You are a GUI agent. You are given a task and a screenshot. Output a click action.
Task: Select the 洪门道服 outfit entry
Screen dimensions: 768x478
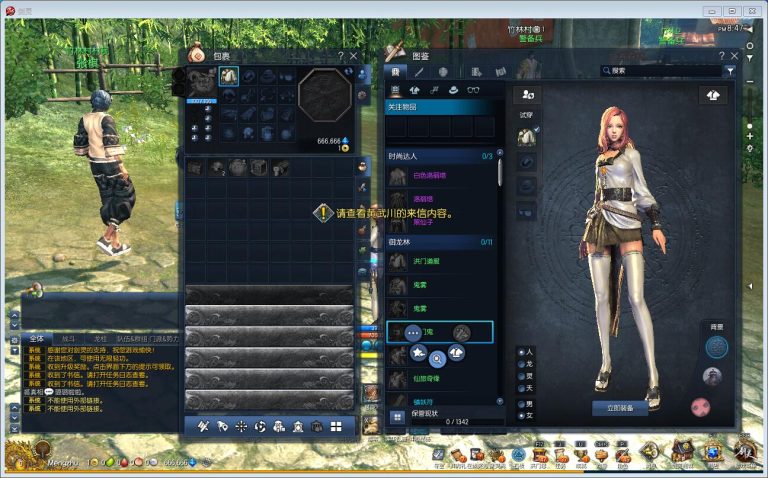(x=427, y=262)
